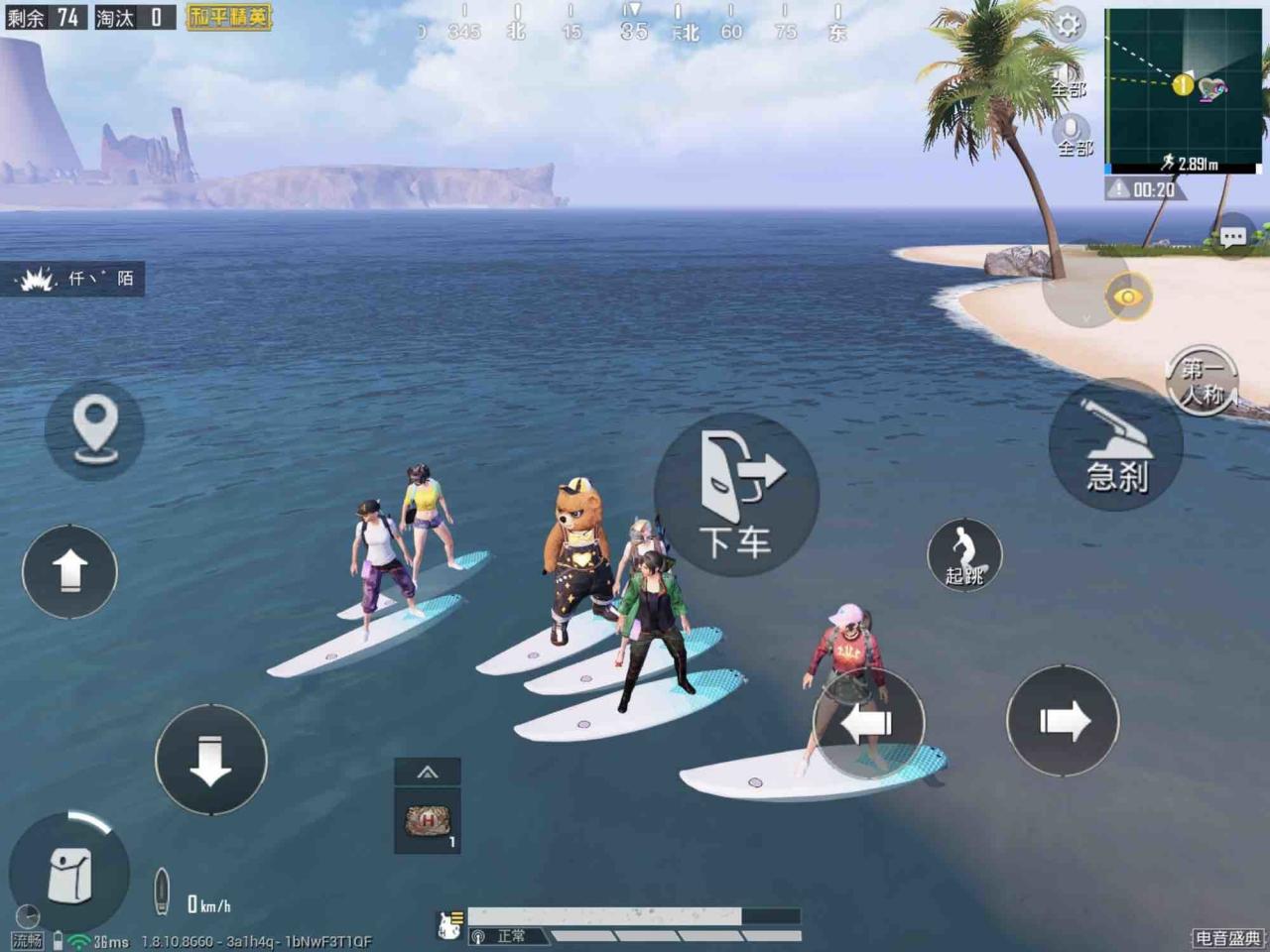The image size is (1270, 952).
Task: Open the backpack inventory
Action: click(x=69, y=875)
